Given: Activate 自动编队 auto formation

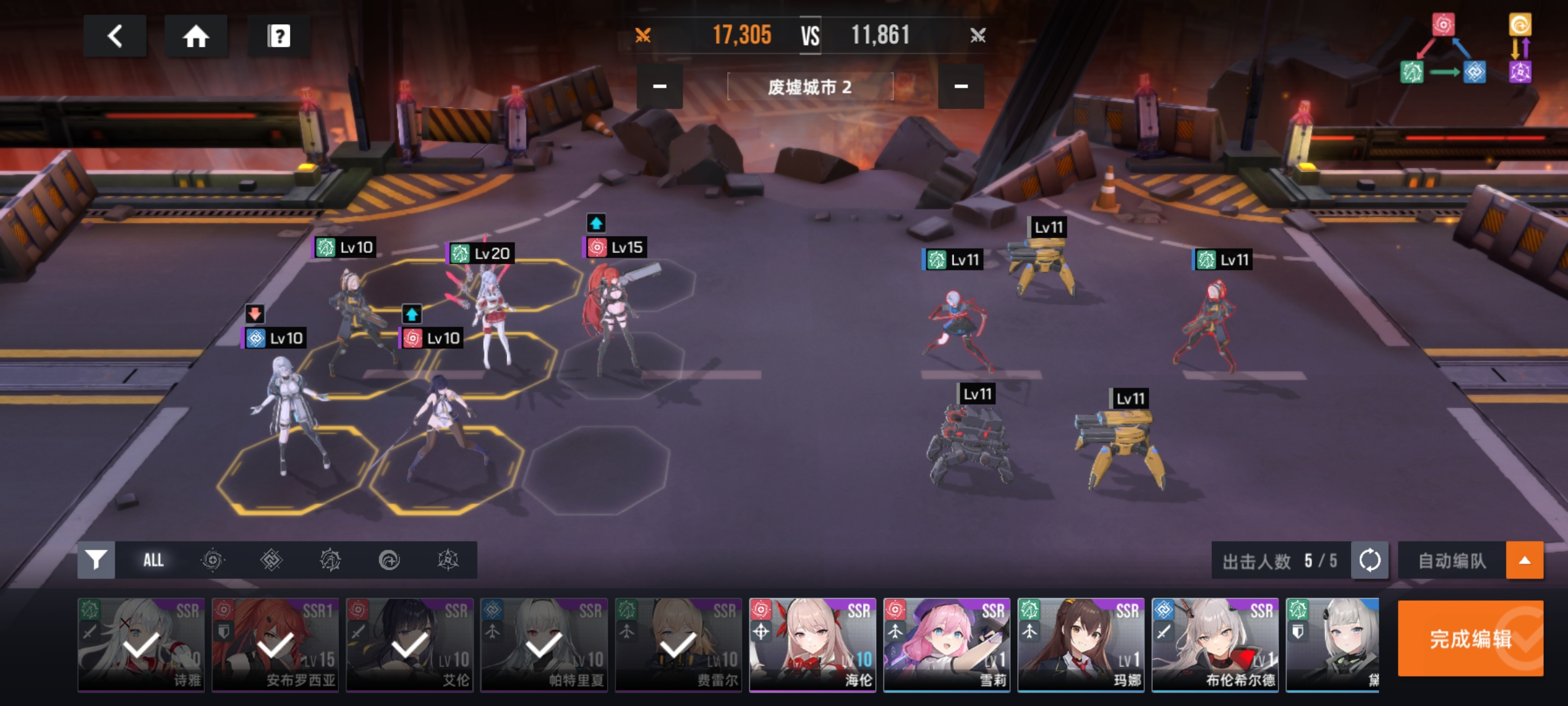Looking at the screenshot, I should pyautogui.click(x=1452, y=560).
